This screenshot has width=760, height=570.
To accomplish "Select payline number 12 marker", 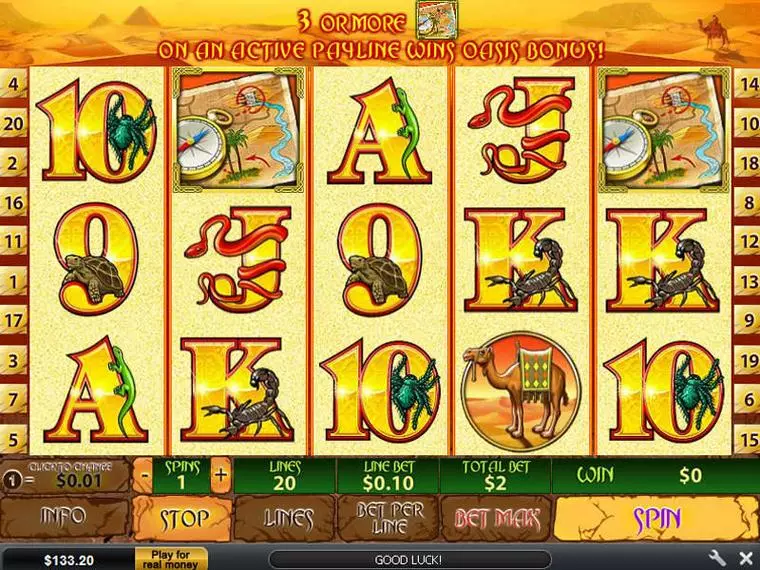I will point(746,241).
